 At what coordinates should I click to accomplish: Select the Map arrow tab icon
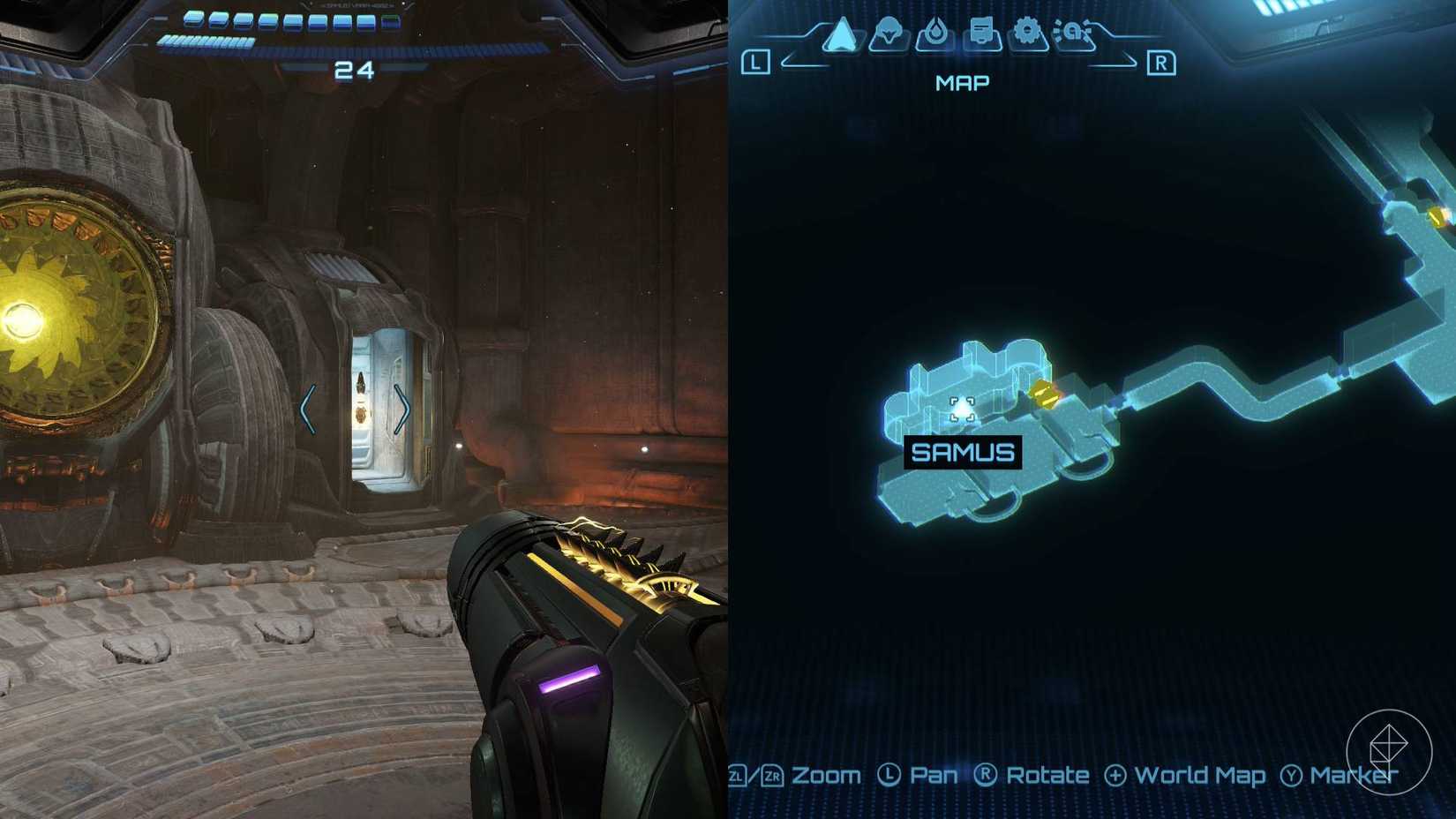tap(843, 34)
